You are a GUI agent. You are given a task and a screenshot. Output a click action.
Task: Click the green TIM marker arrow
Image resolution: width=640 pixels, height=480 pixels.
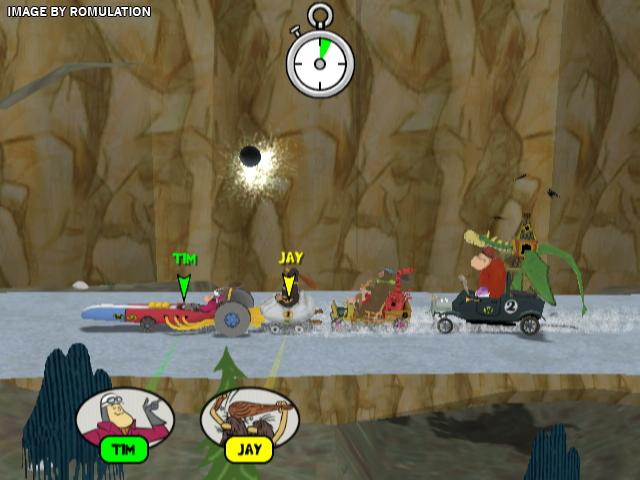coord(183,287)
